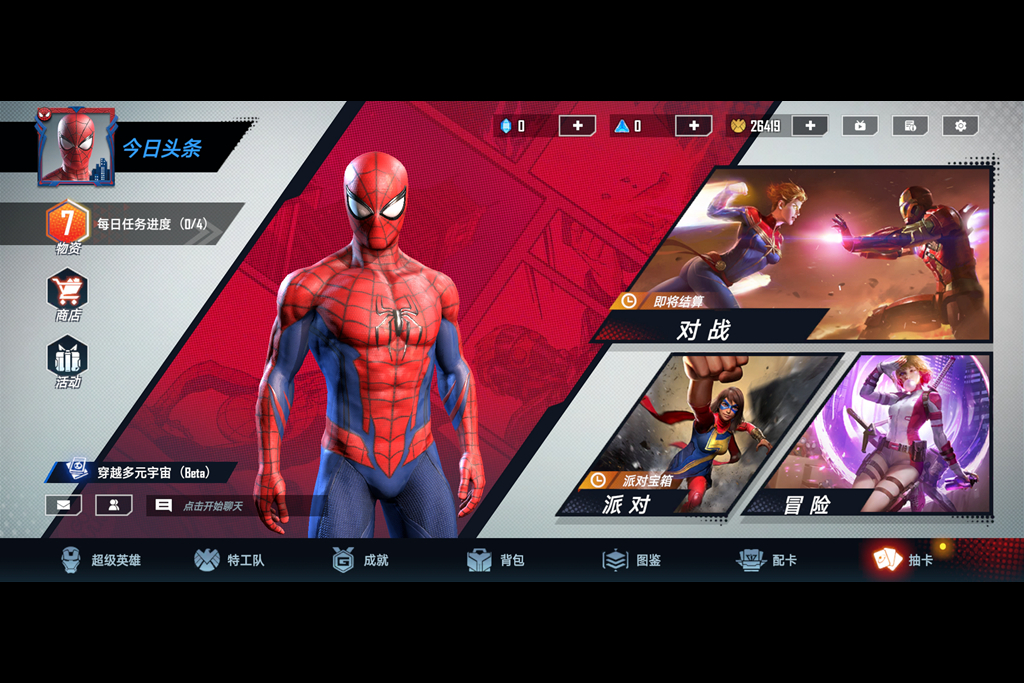The height and width of the screenshot is (683, 1024).
Task: Open the 穿越多元宇宙 (Beta) banner
Action: [x=150, y=472]
